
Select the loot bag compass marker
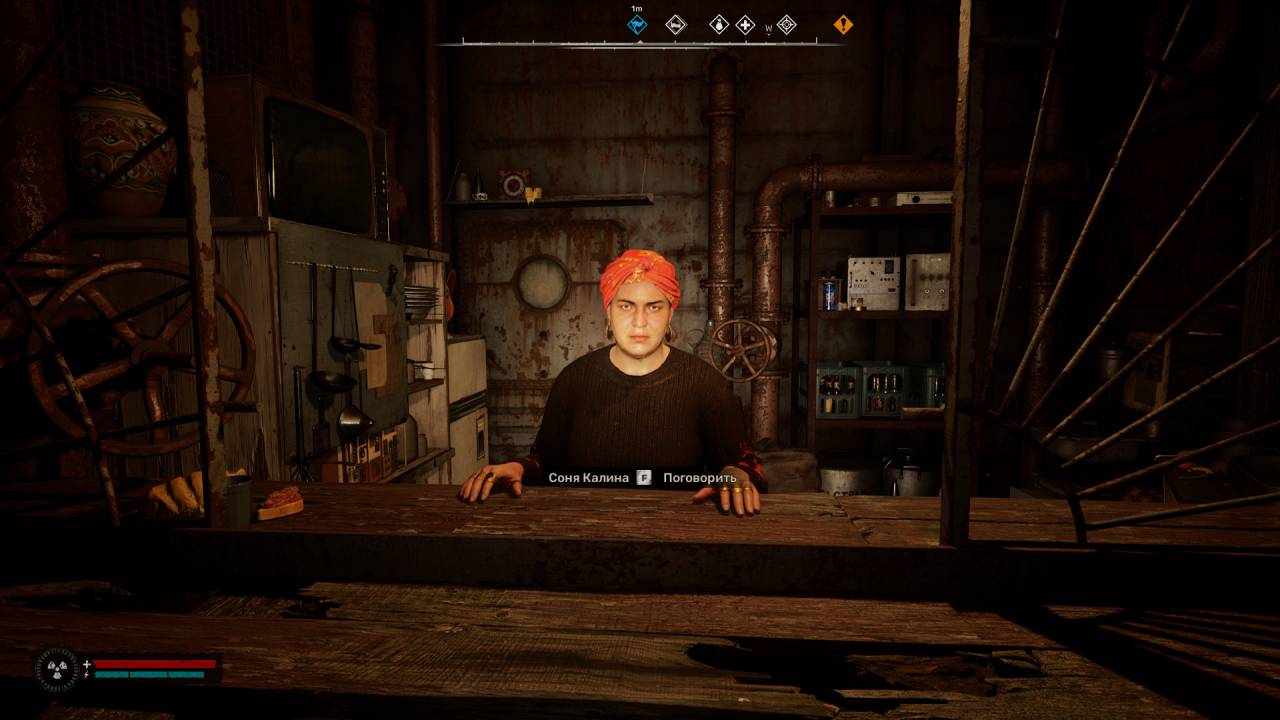719,25
